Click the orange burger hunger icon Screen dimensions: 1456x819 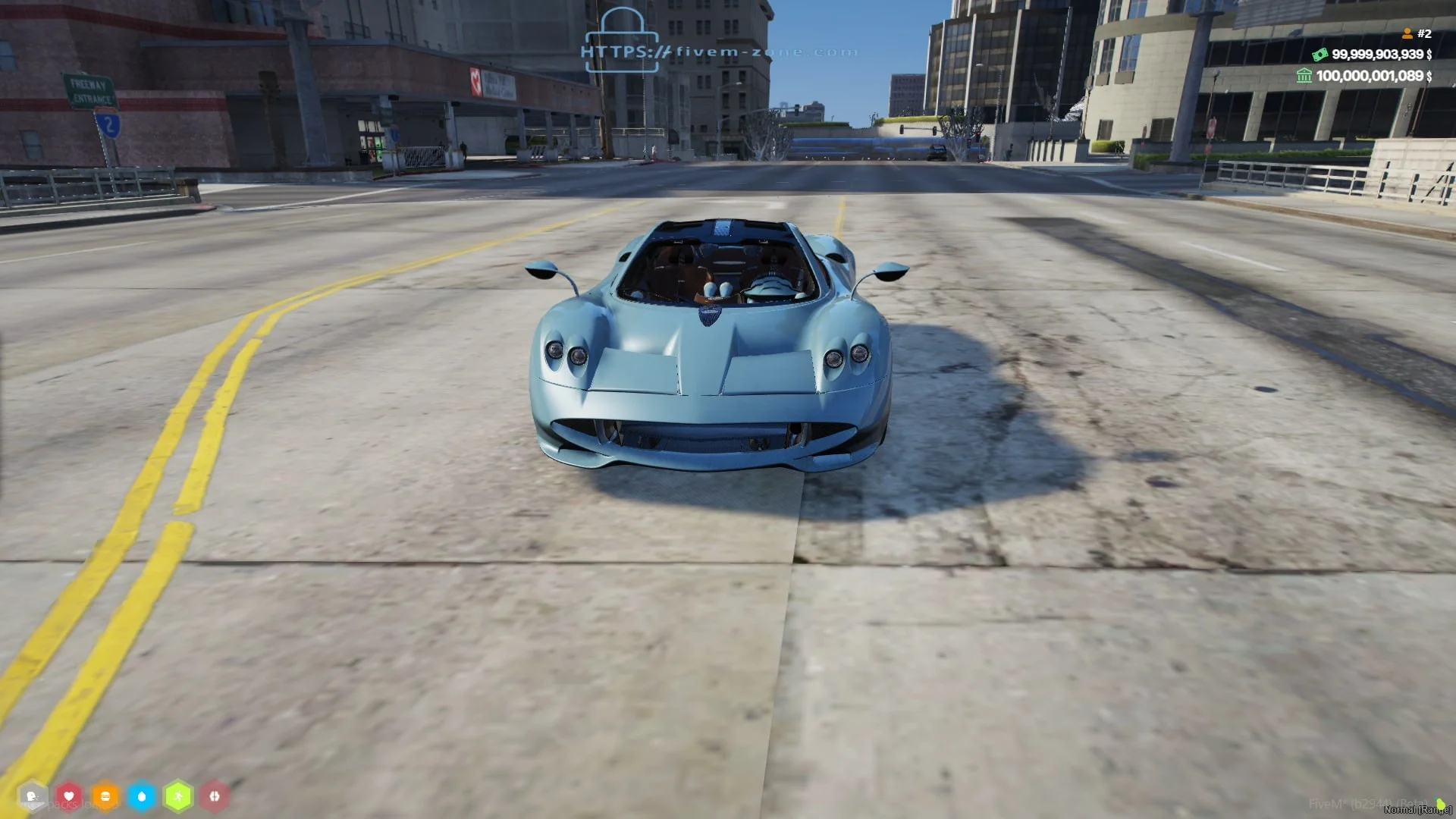click(x=105, y=796)
